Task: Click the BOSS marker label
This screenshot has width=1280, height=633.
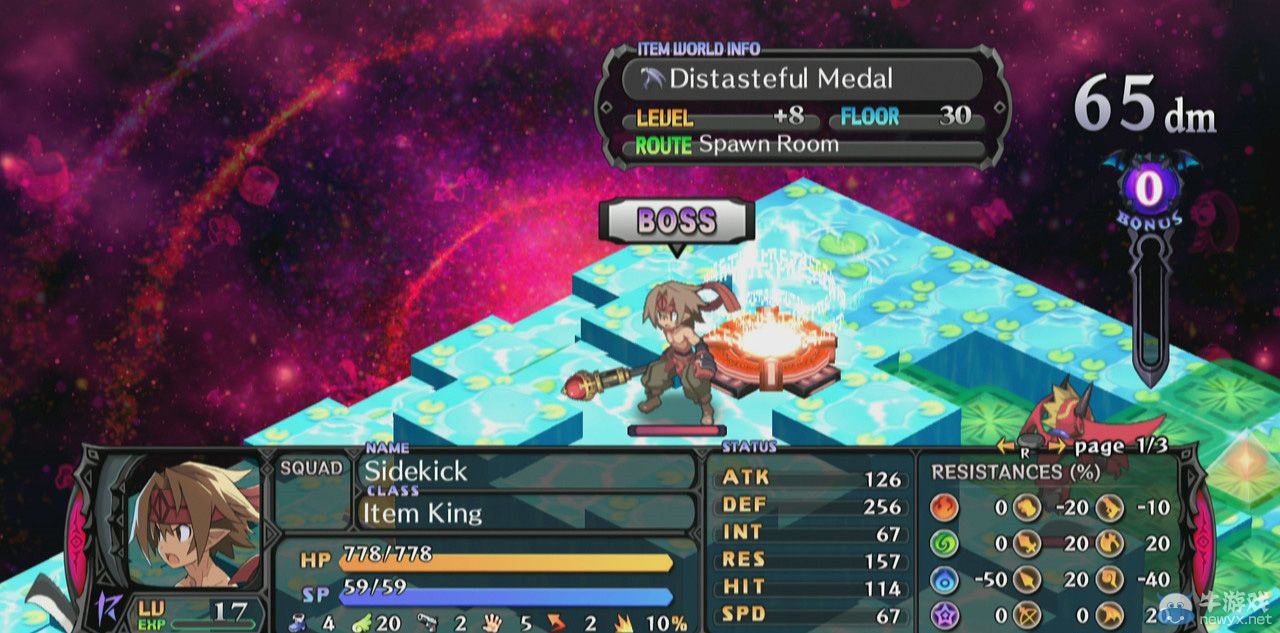Action: [676, 221]
